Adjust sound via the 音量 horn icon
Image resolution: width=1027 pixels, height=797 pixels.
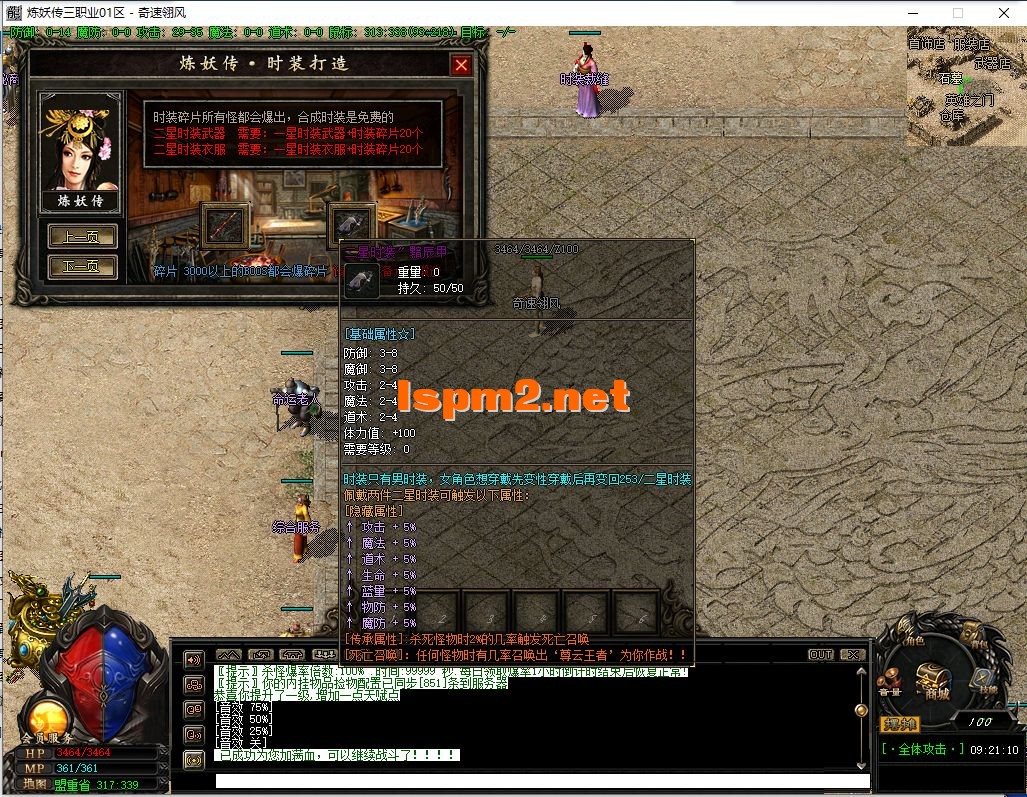pos(891,680)
